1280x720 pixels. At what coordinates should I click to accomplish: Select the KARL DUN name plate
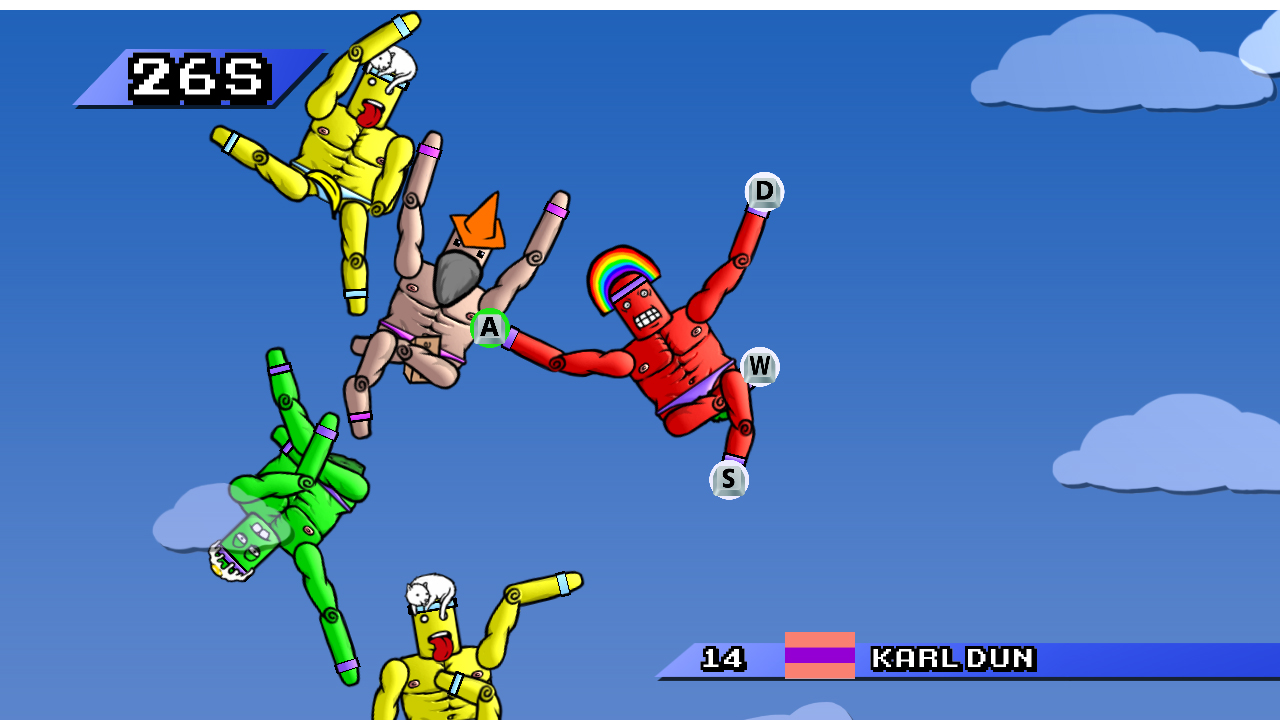952,660
